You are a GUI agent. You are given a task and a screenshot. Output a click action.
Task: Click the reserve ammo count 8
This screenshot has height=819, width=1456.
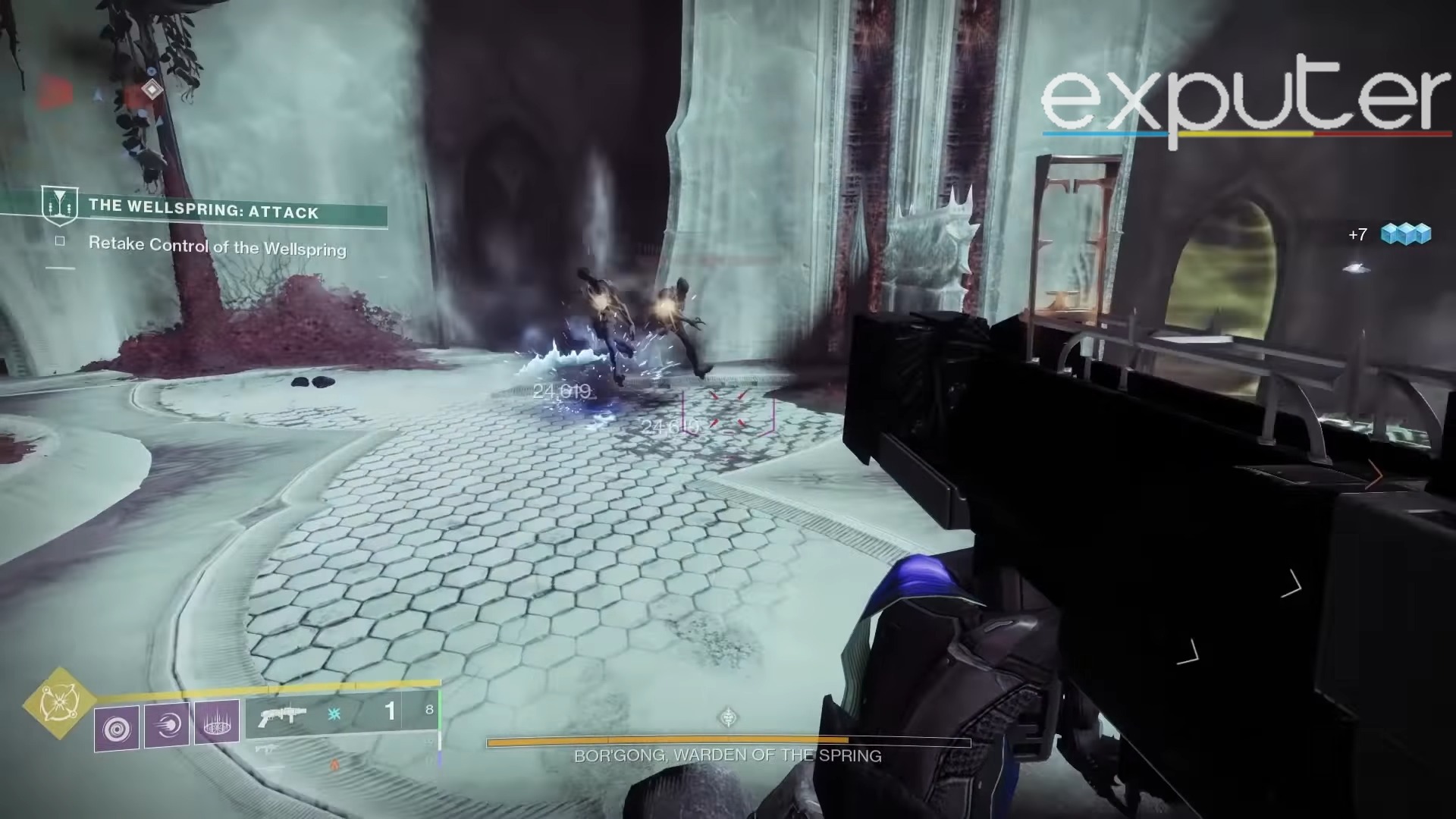click(x=430, y=708)
